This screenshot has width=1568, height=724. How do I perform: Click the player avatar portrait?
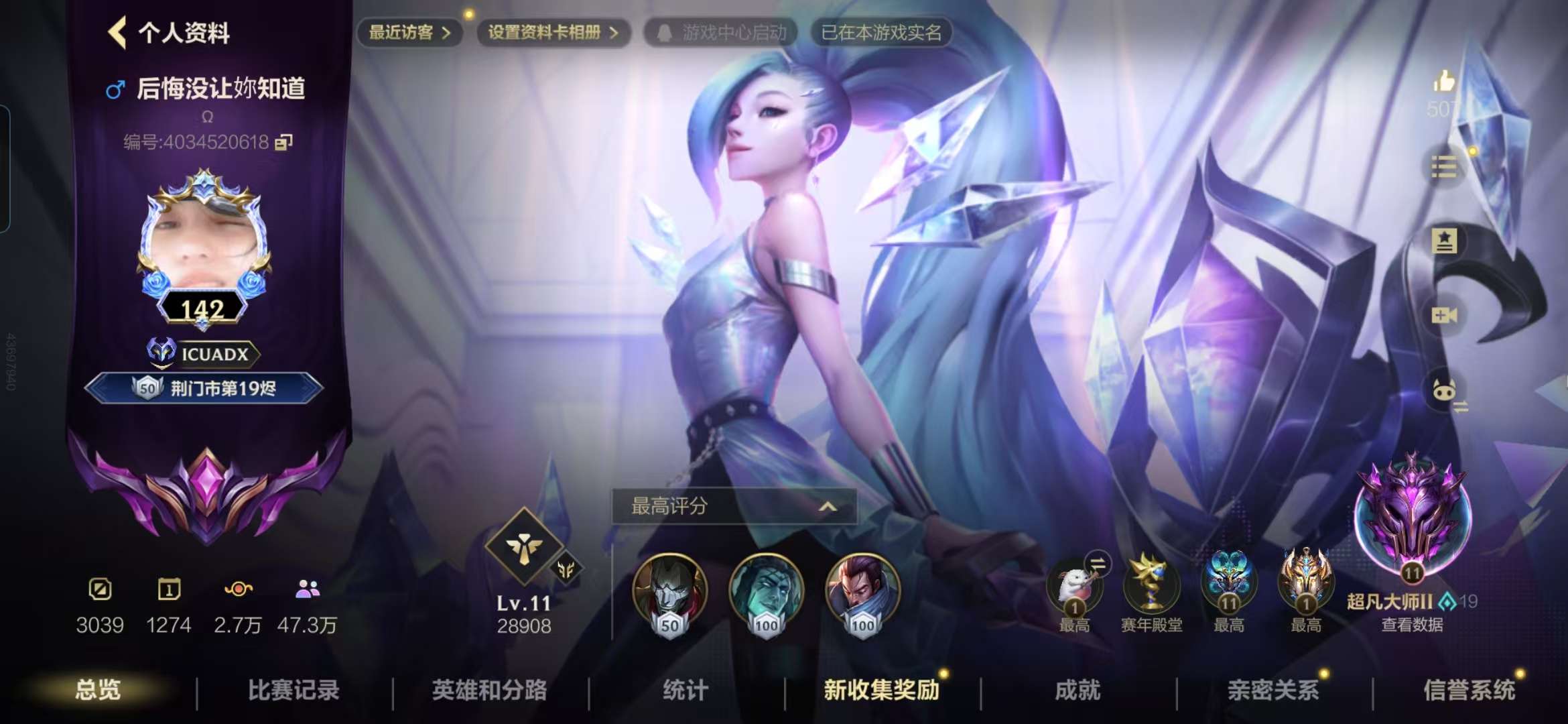[x=203, y=243]
